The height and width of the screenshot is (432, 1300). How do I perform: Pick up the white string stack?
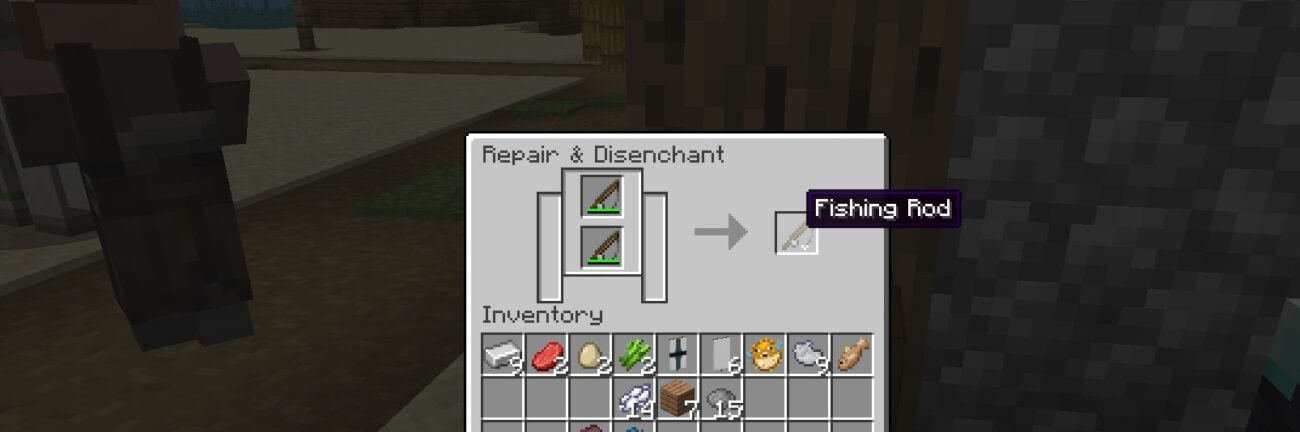click(634, 399)
